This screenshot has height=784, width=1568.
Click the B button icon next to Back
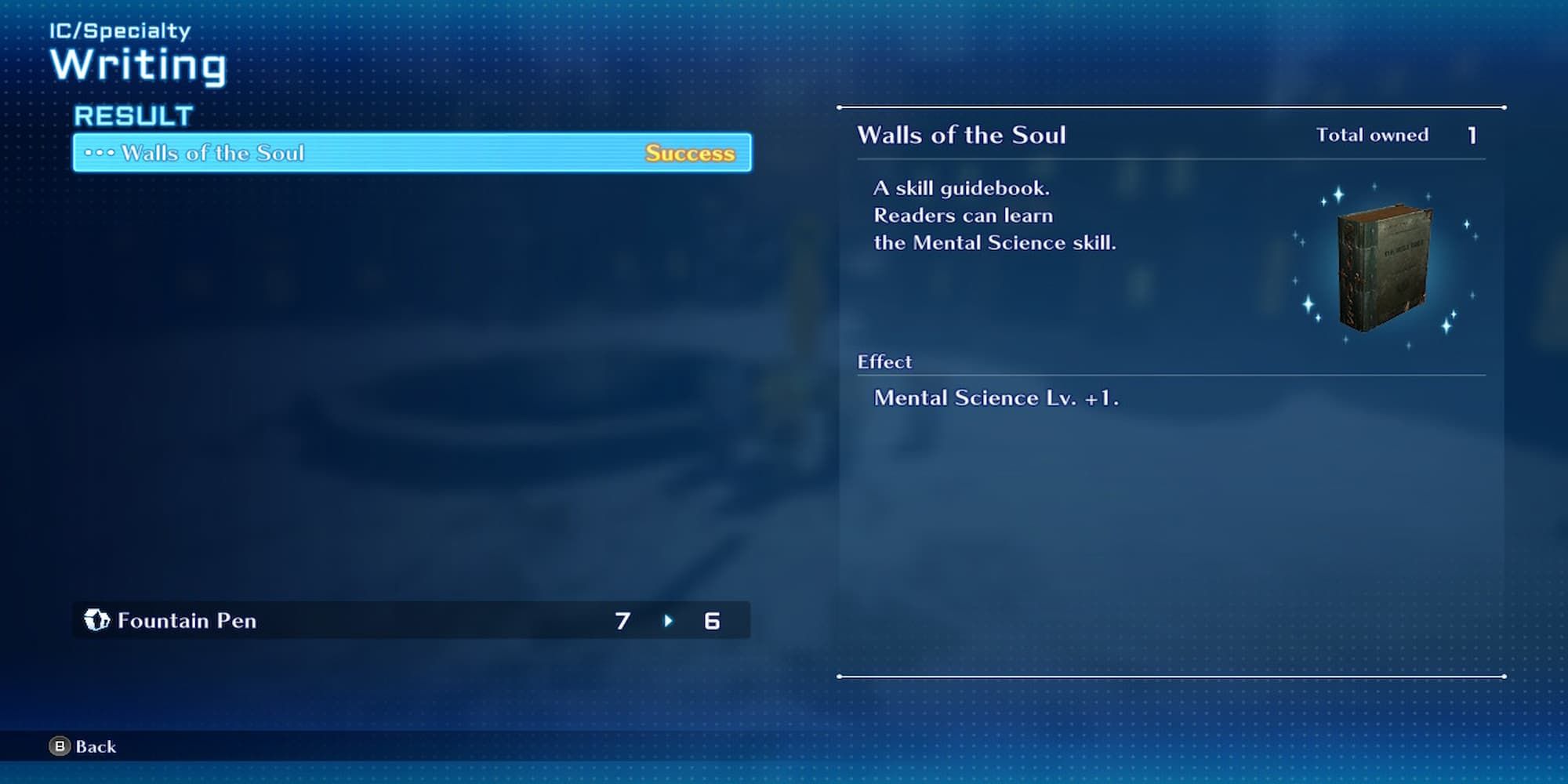click(x=59, y=746)
